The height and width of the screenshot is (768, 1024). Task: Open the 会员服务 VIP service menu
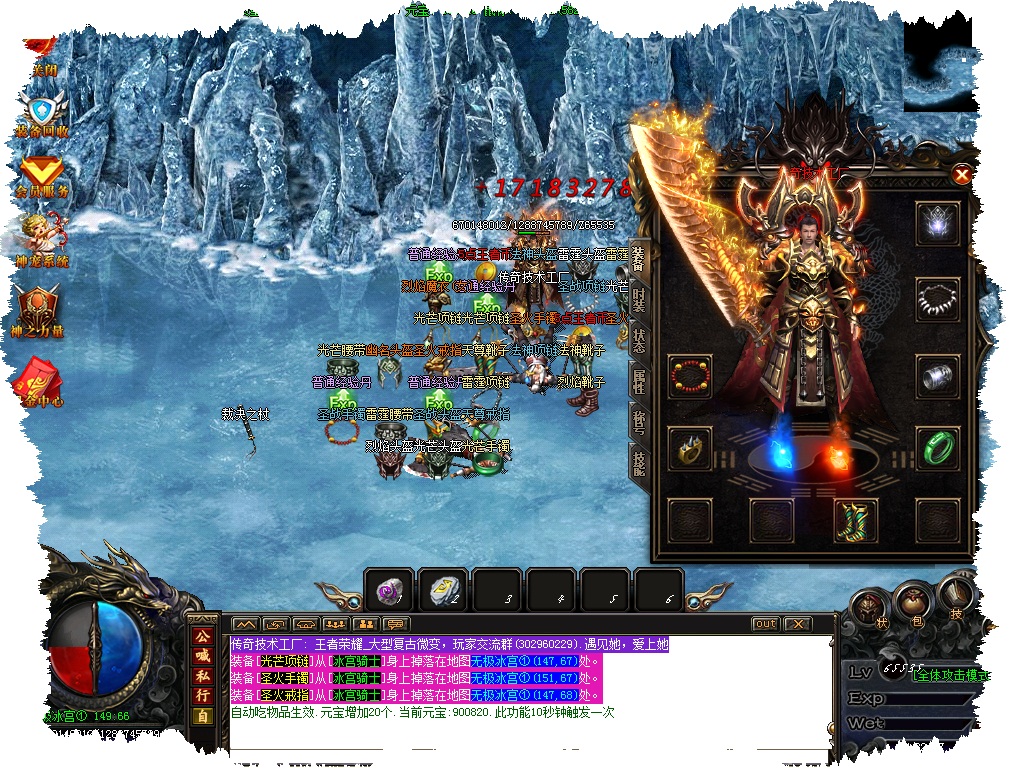point(42,176)
